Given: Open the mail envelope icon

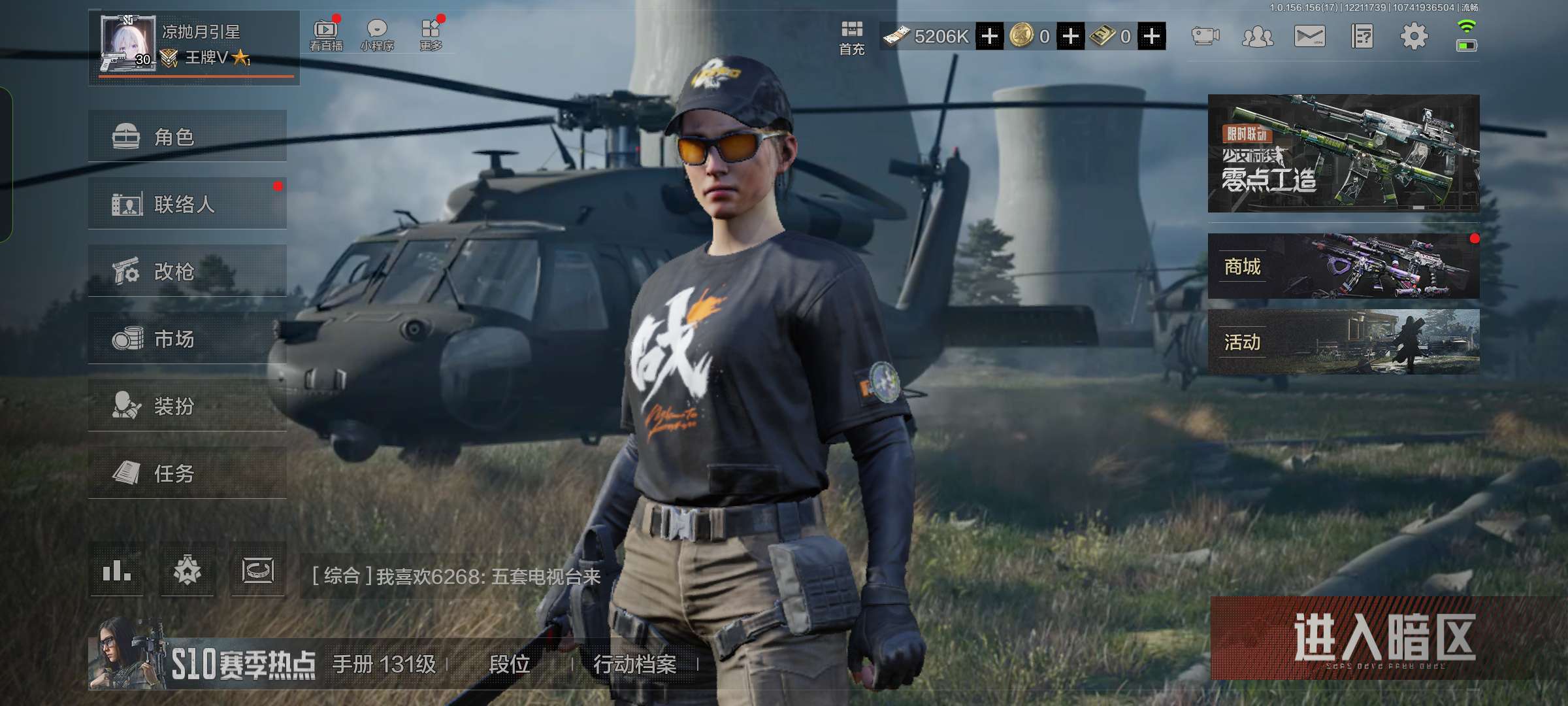Looking at the screenshot, I should [1310, 37].
